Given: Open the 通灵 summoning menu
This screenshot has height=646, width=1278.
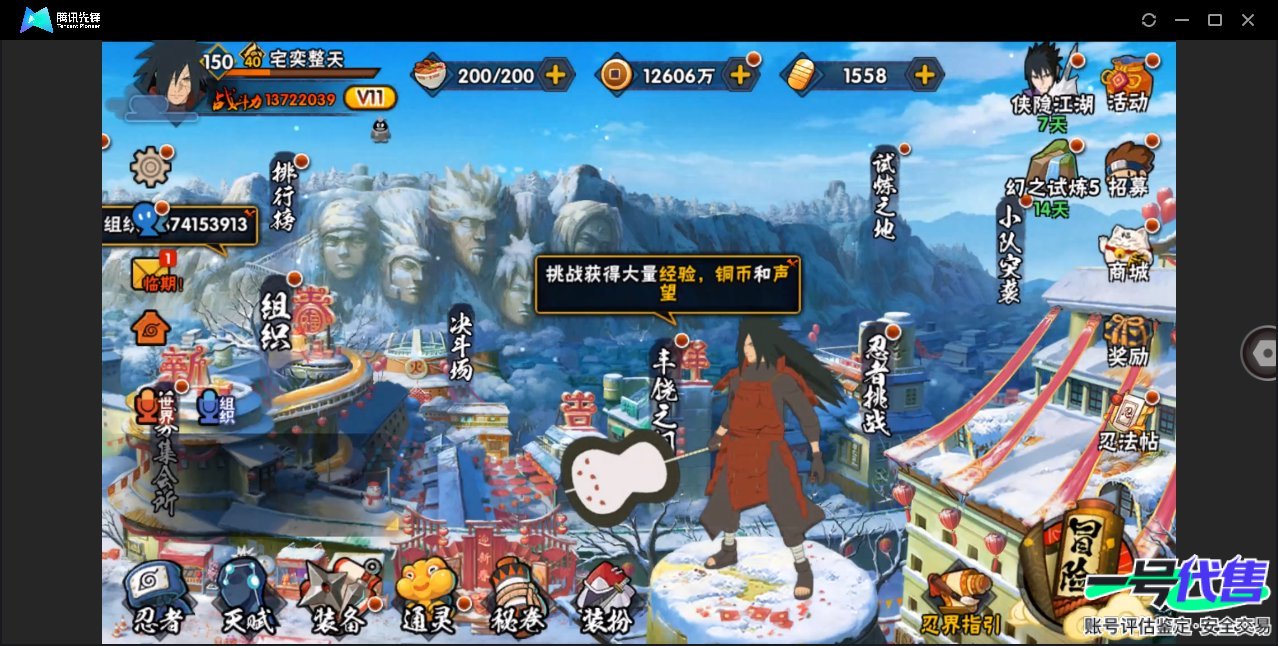Looking at the screenshot, I should [x=427, y=598].
